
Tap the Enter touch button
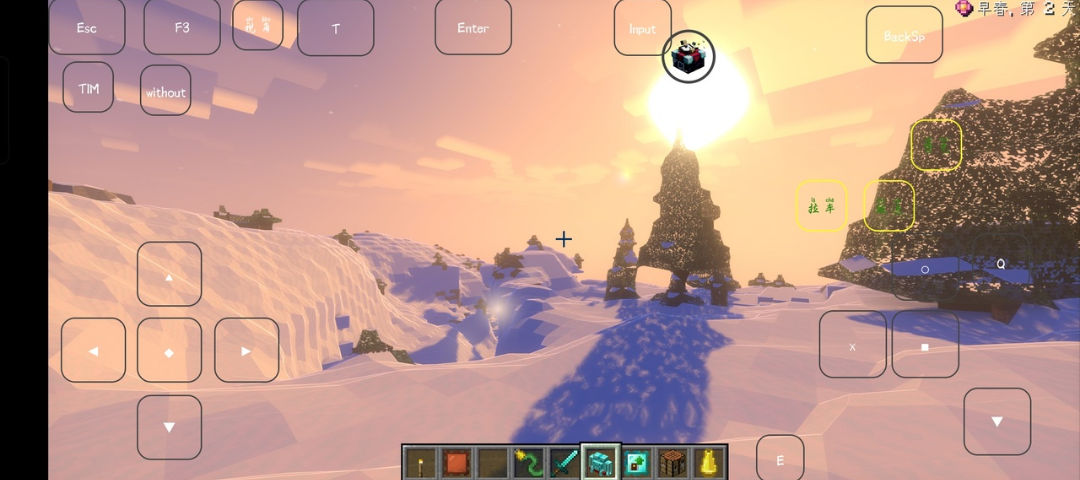[473, 27]
